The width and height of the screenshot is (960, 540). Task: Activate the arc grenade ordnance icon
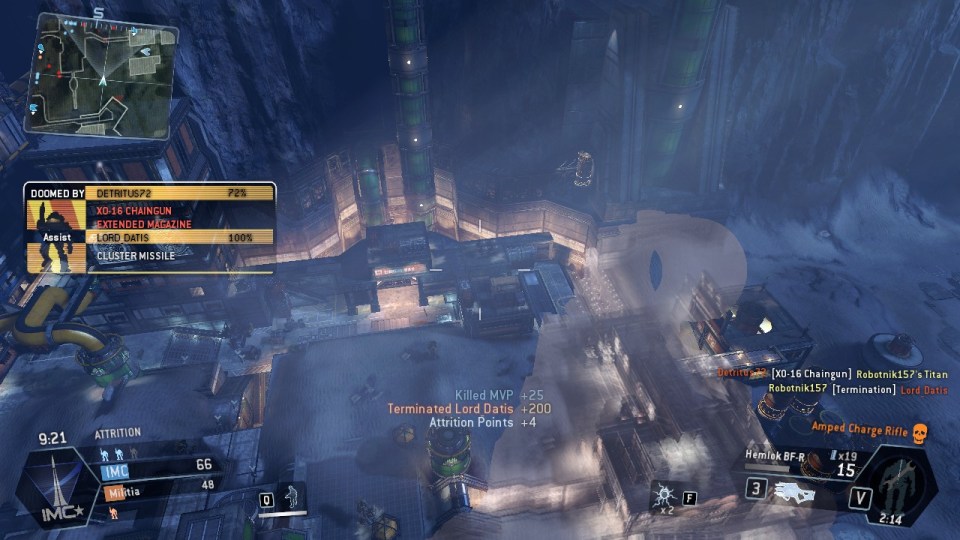pos(663,495)
